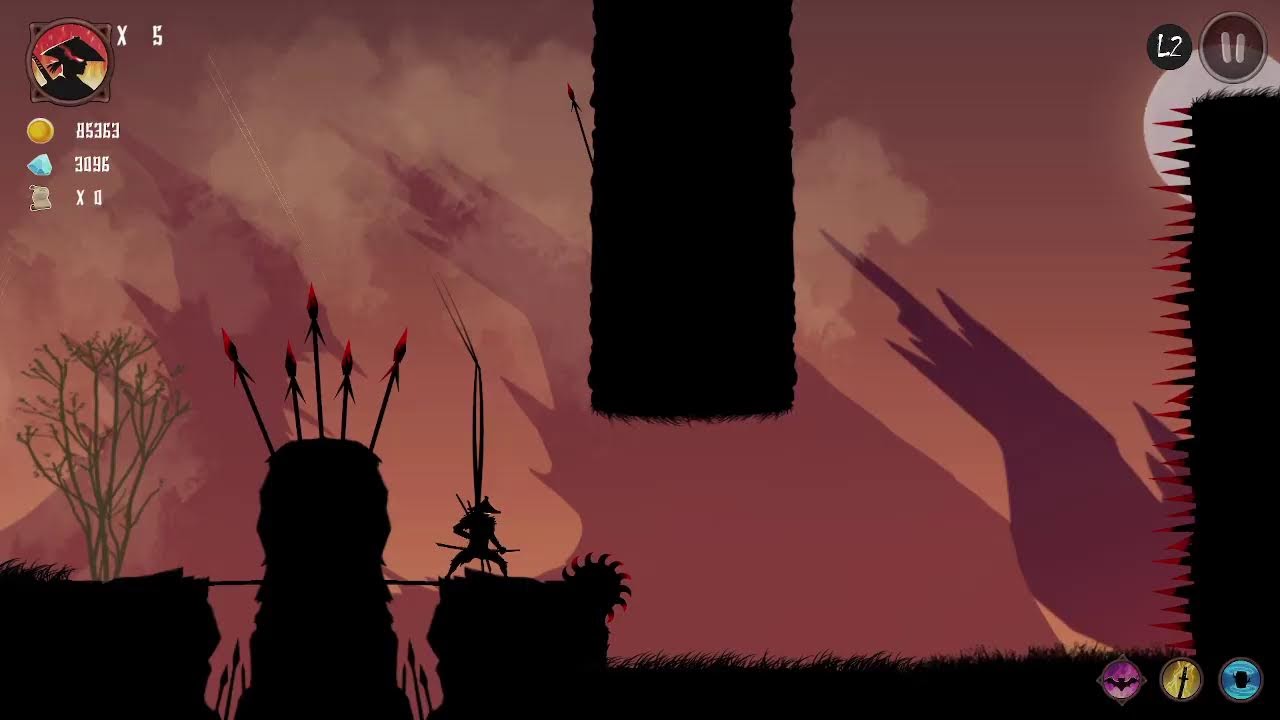Screen dimensions: 1280x720
Task: Select the scroll collectible icon showing X 0
Action: [40, 198]
